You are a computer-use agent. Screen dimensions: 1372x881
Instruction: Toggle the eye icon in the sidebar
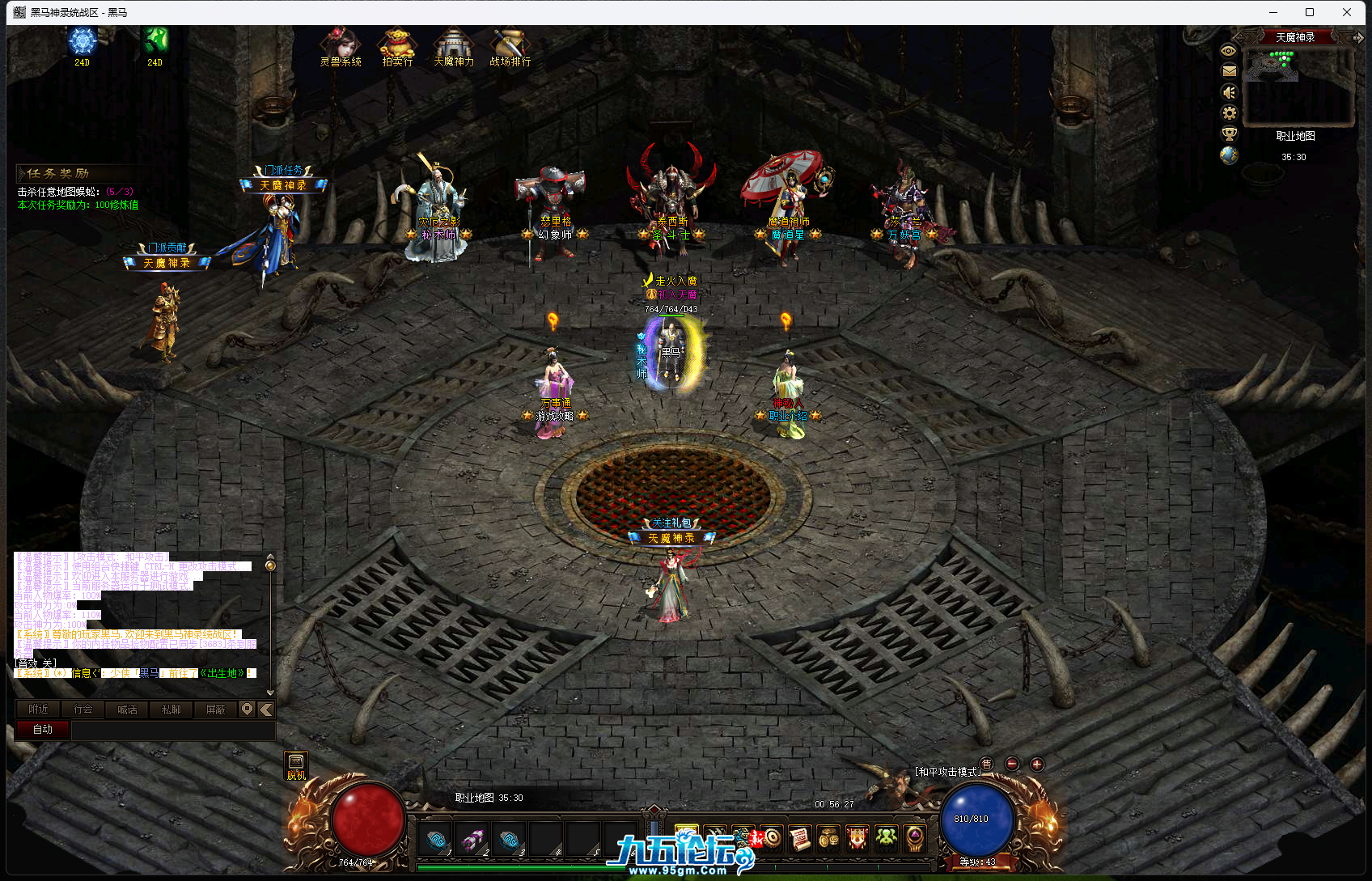(x=1228, y=50)
